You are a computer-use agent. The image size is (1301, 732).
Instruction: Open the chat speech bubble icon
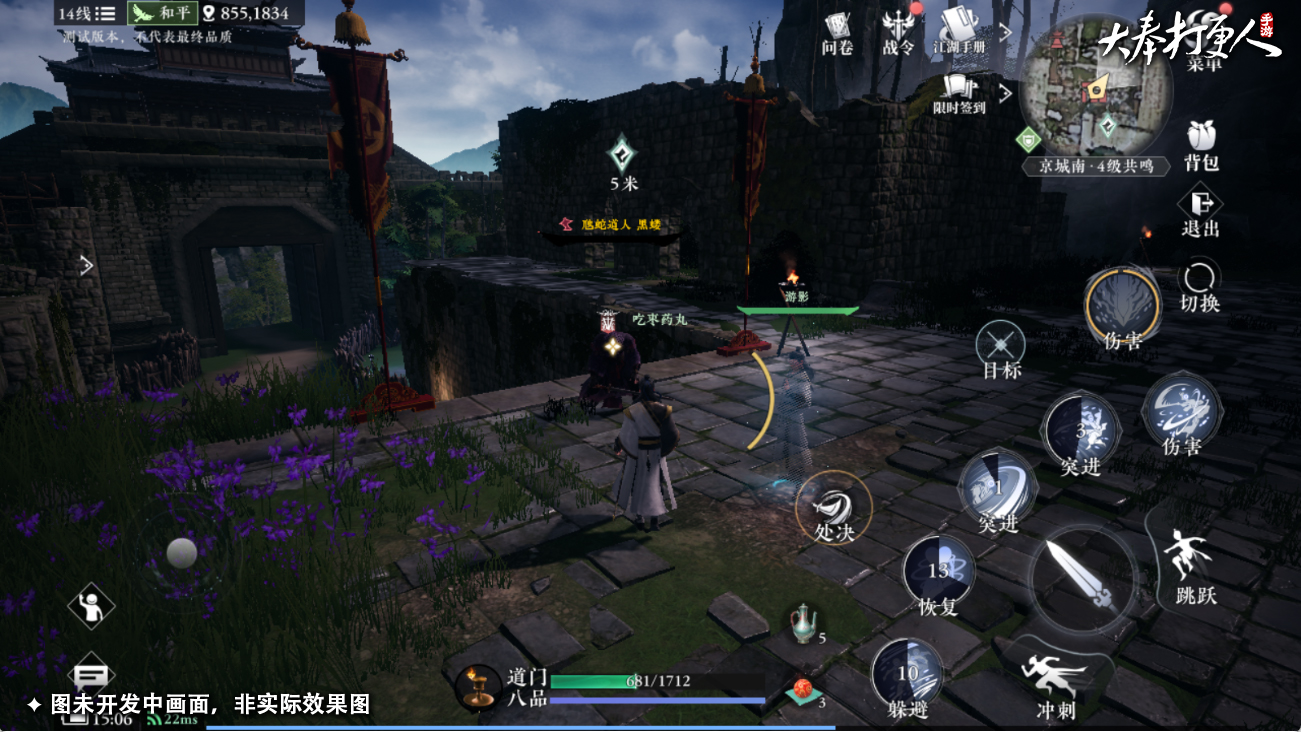tap(92, 677)
